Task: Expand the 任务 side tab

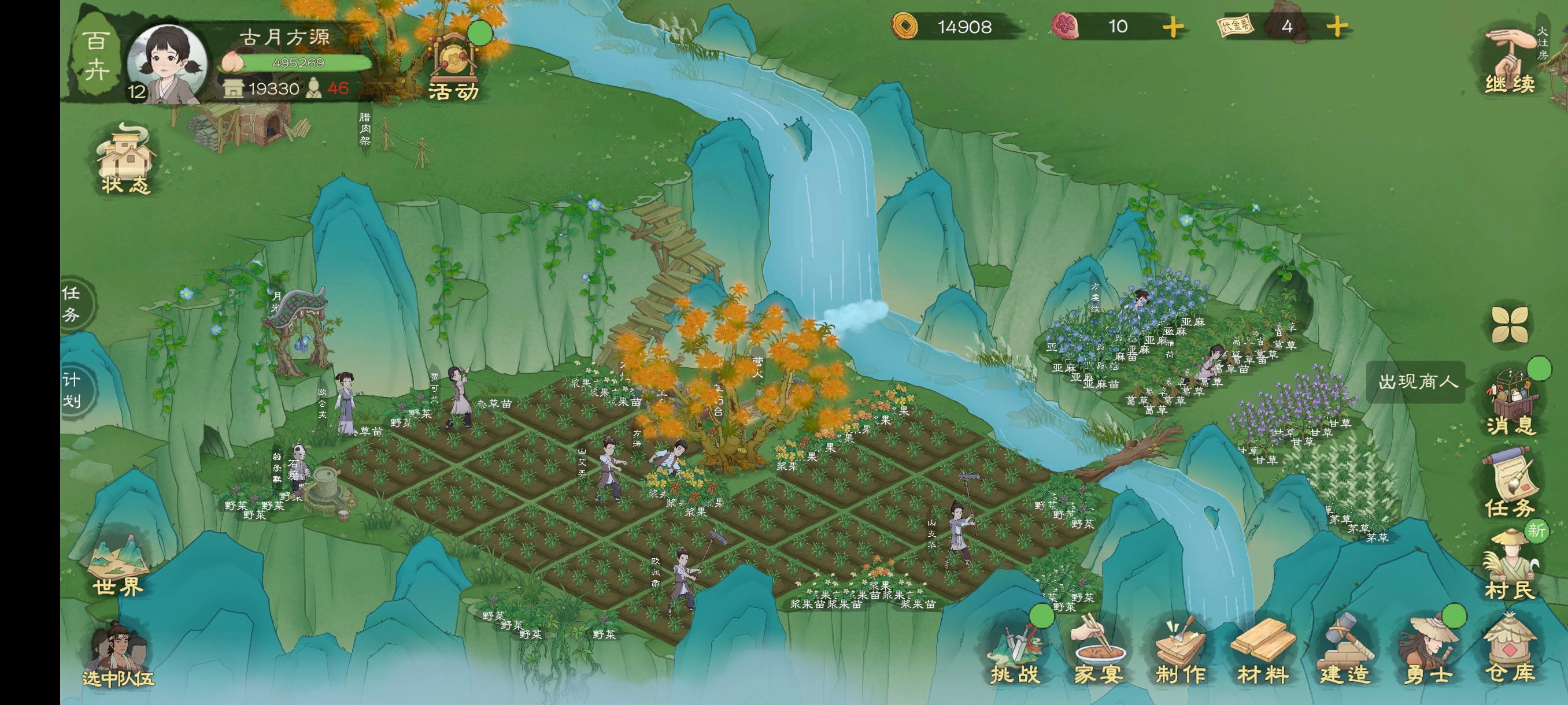Action: [x=73, y=303]
